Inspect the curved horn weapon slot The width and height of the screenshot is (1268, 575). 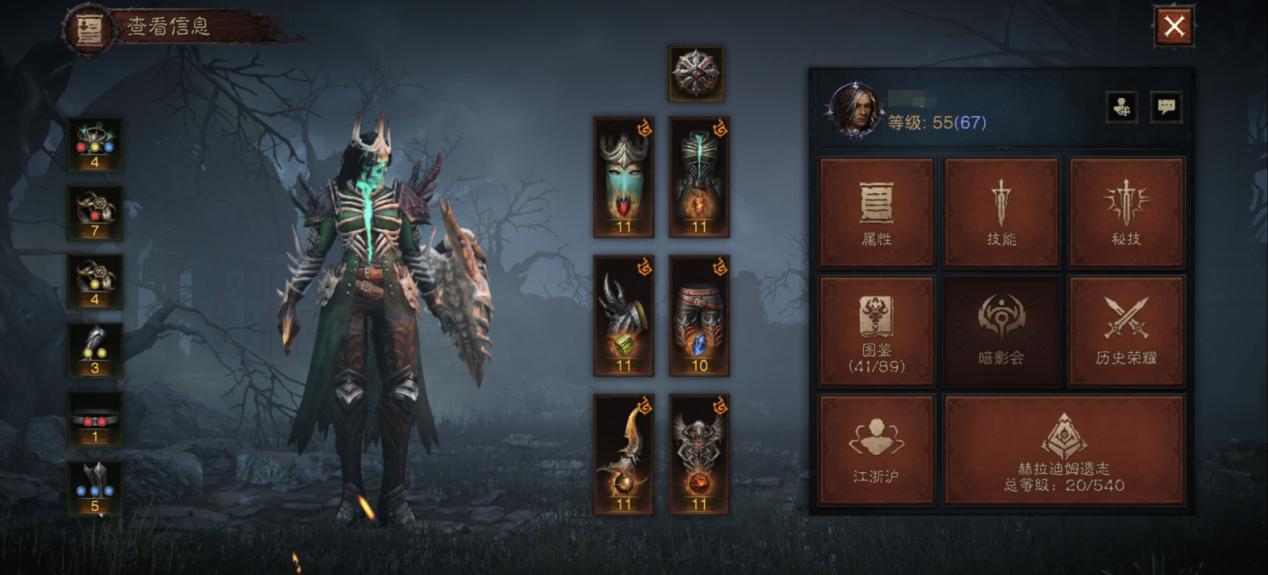pyautogui.click(x=623, y=454)
